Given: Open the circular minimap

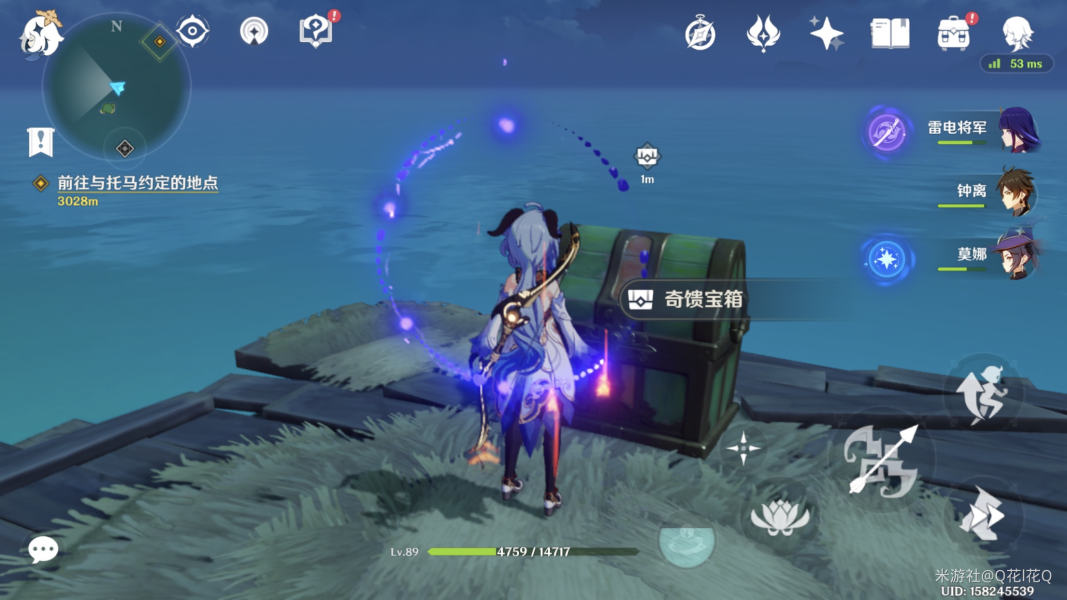Looking at the screenshot, I should pyautogui.click(x=116, y=86).
